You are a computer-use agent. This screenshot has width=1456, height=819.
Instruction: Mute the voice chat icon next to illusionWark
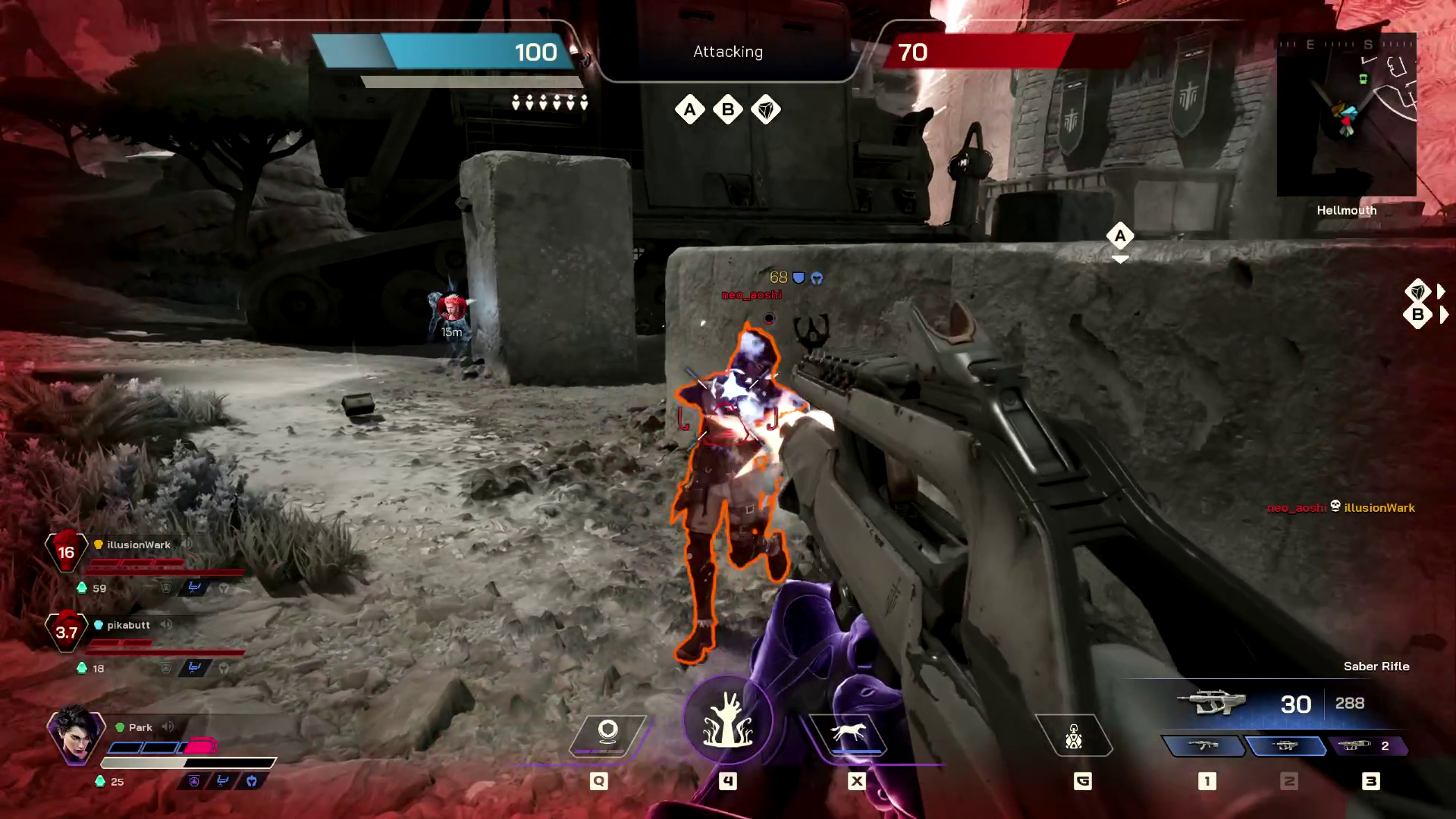[x=187, y=544]
